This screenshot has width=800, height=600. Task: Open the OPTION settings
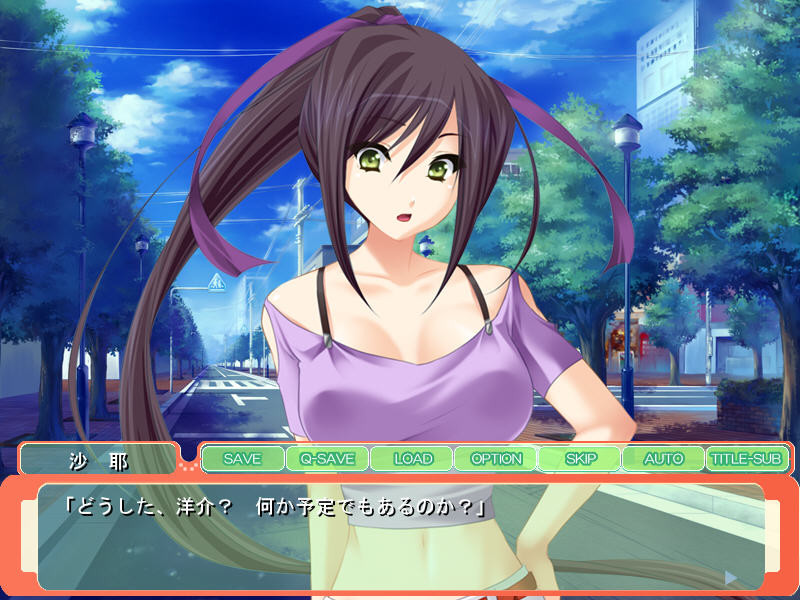pos(495,459)
